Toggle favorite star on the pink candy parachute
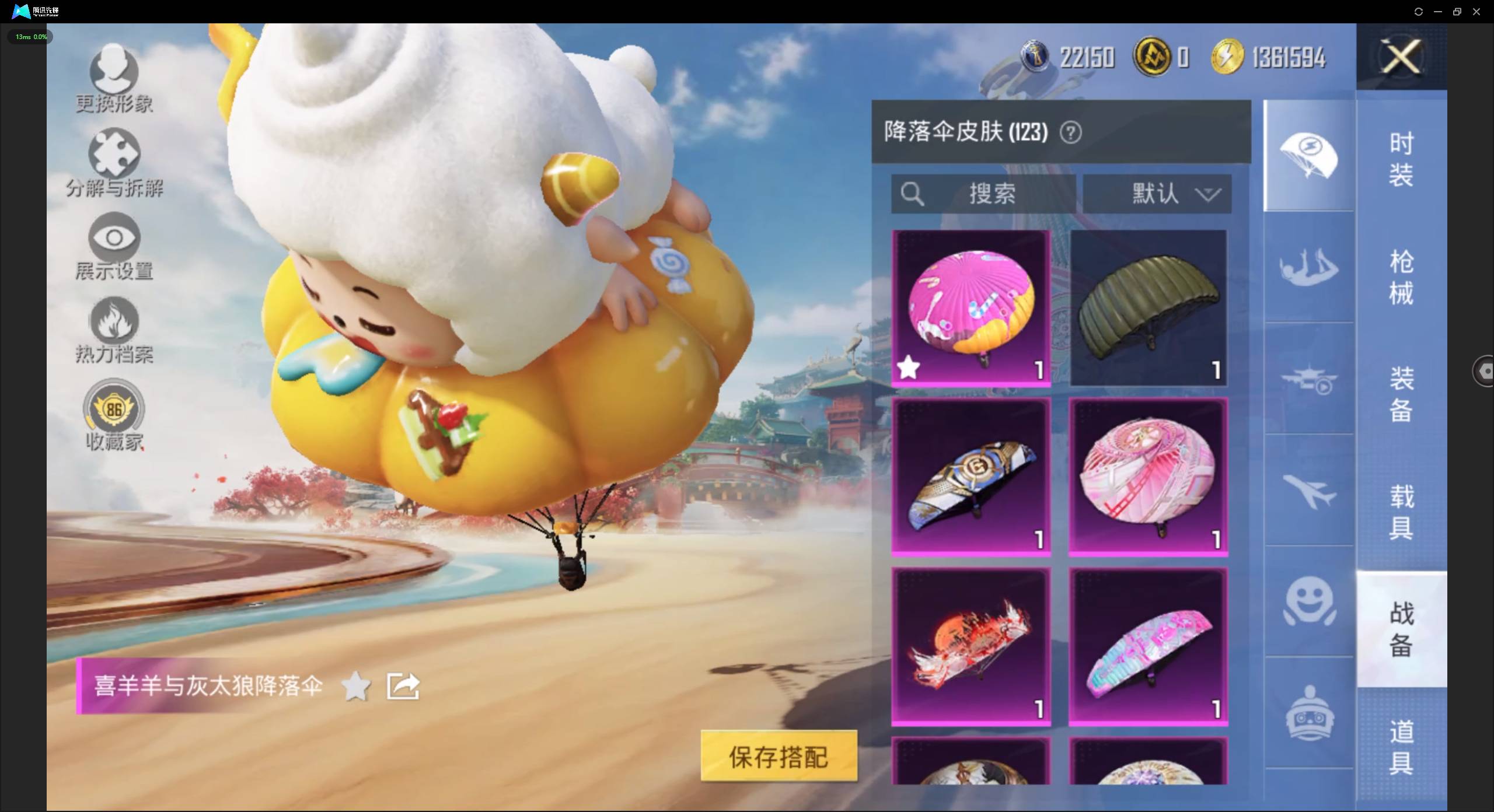This screenshot has width=1494, height=812. click(909, 367)
